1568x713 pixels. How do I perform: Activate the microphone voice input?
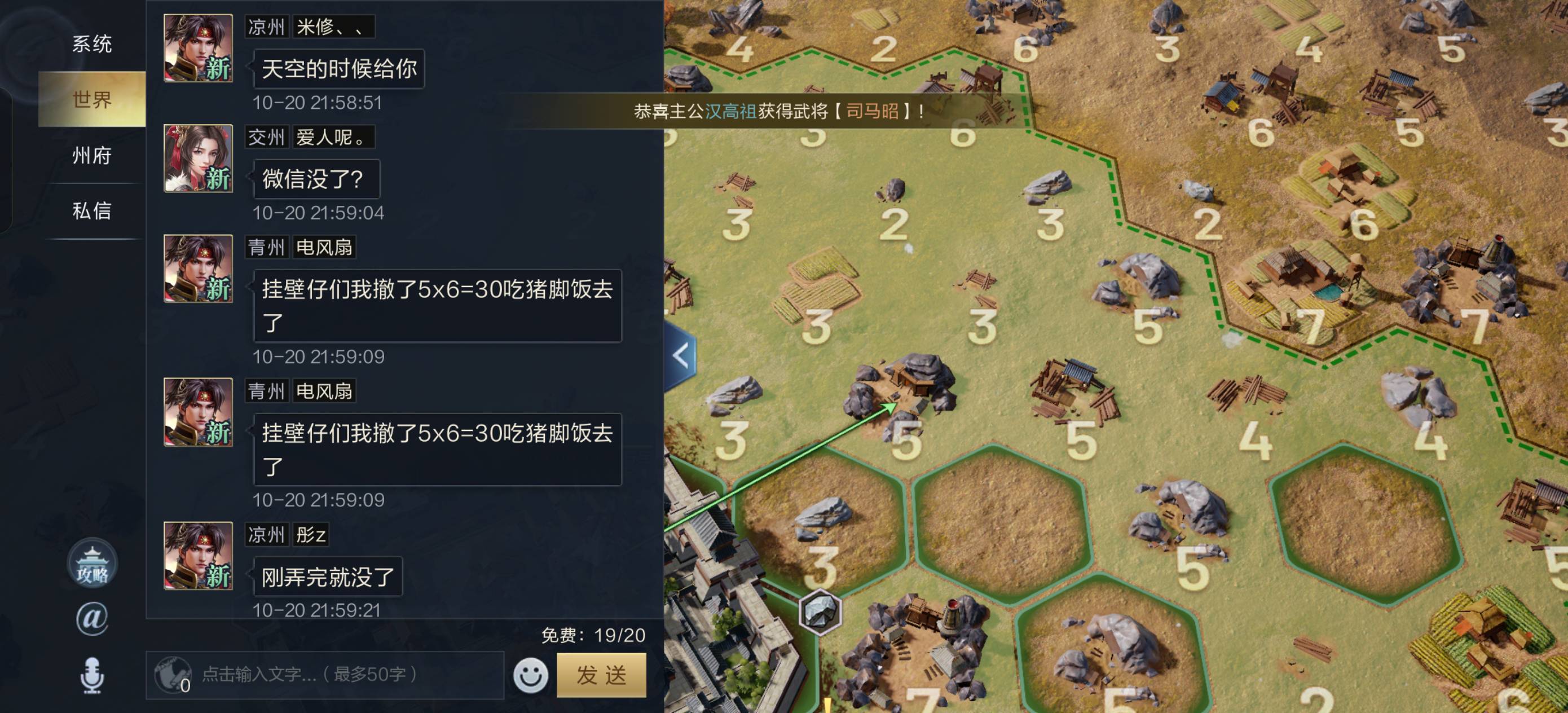click(x=92, y=675)
